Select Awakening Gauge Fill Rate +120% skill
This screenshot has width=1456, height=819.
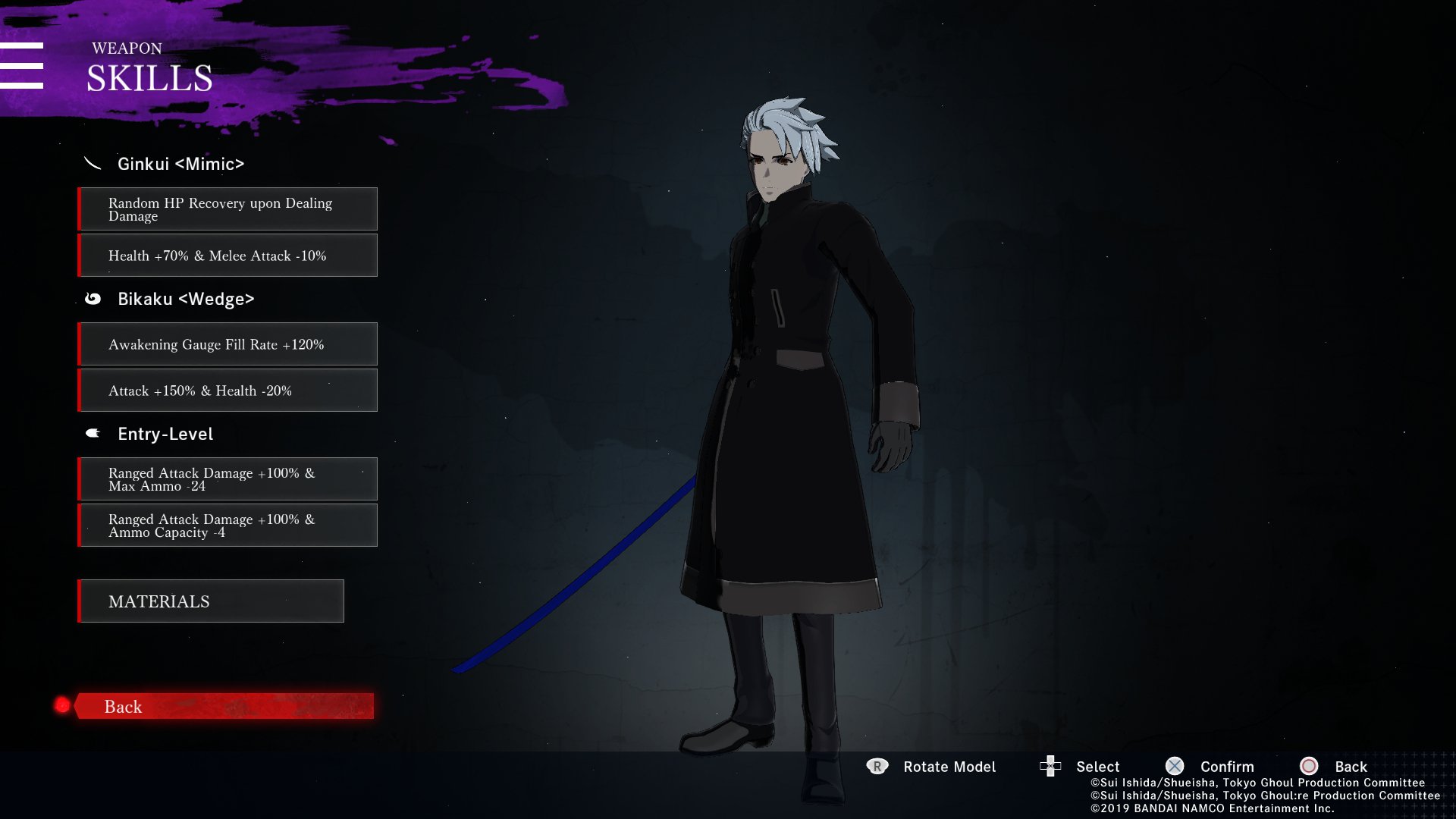(227, 344)
